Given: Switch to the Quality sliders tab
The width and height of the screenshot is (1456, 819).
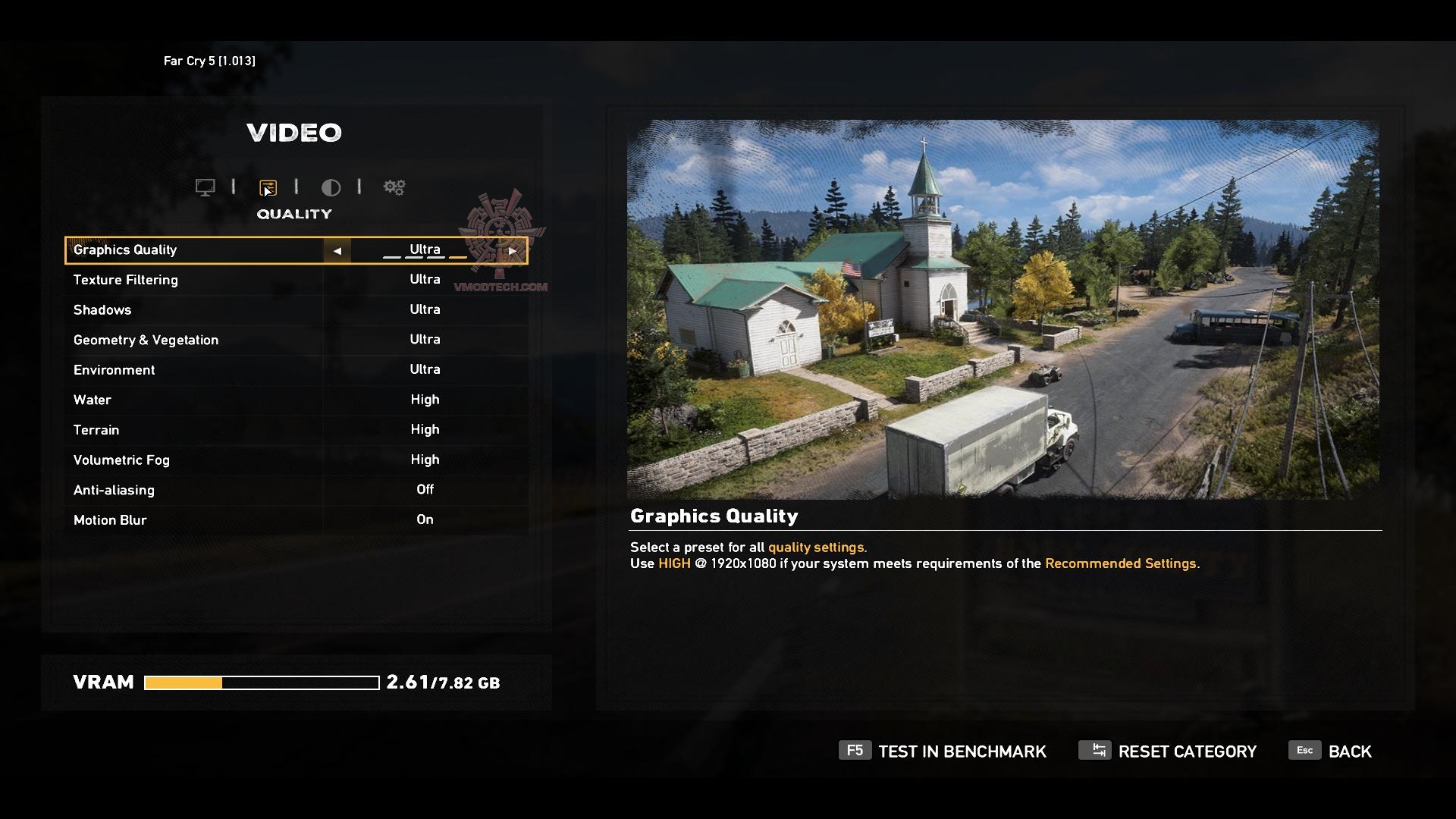Looking at the screenshot, I should (x=268, y=187).
